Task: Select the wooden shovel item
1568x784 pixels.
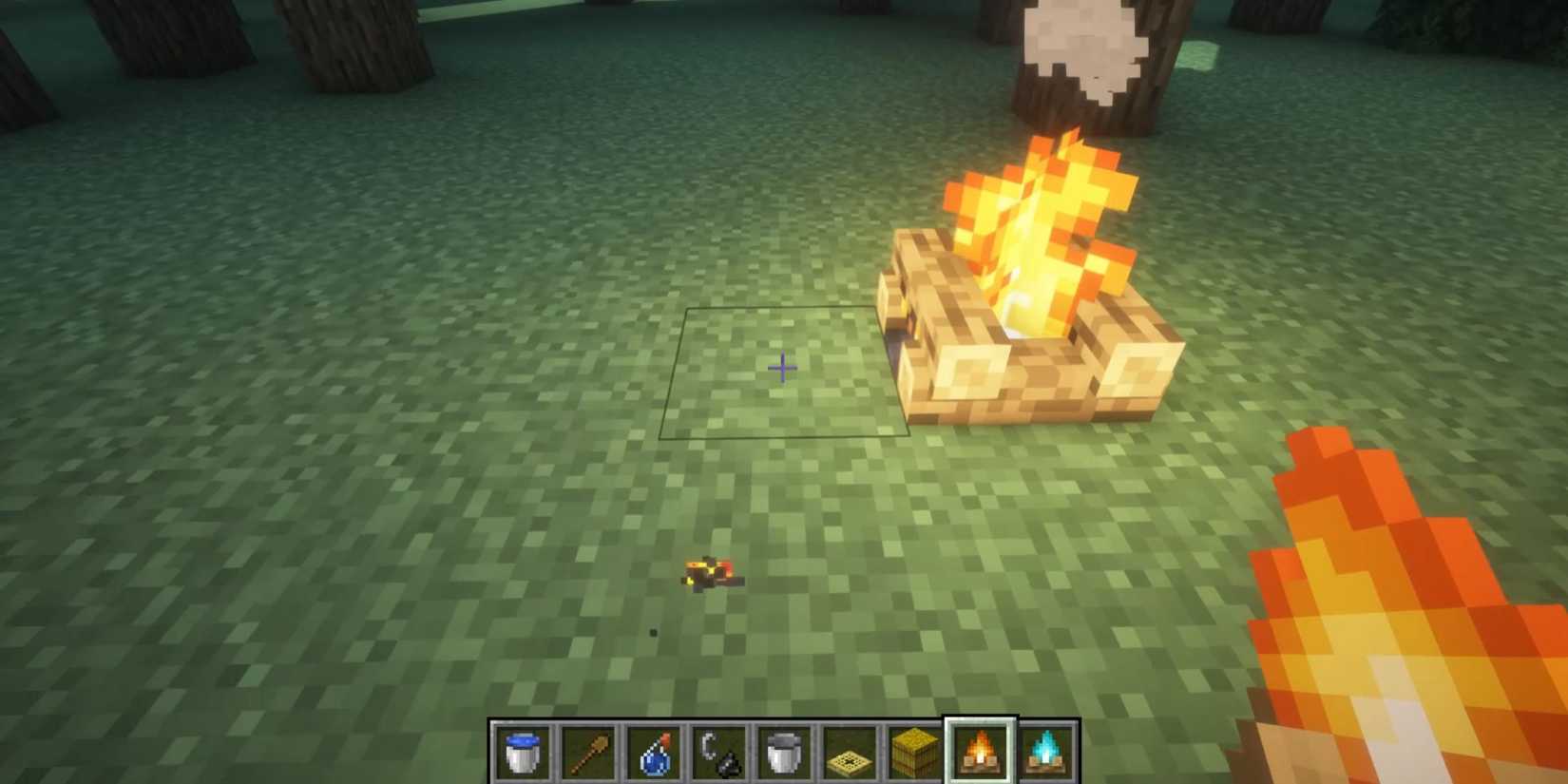Action: pos(586,751)
